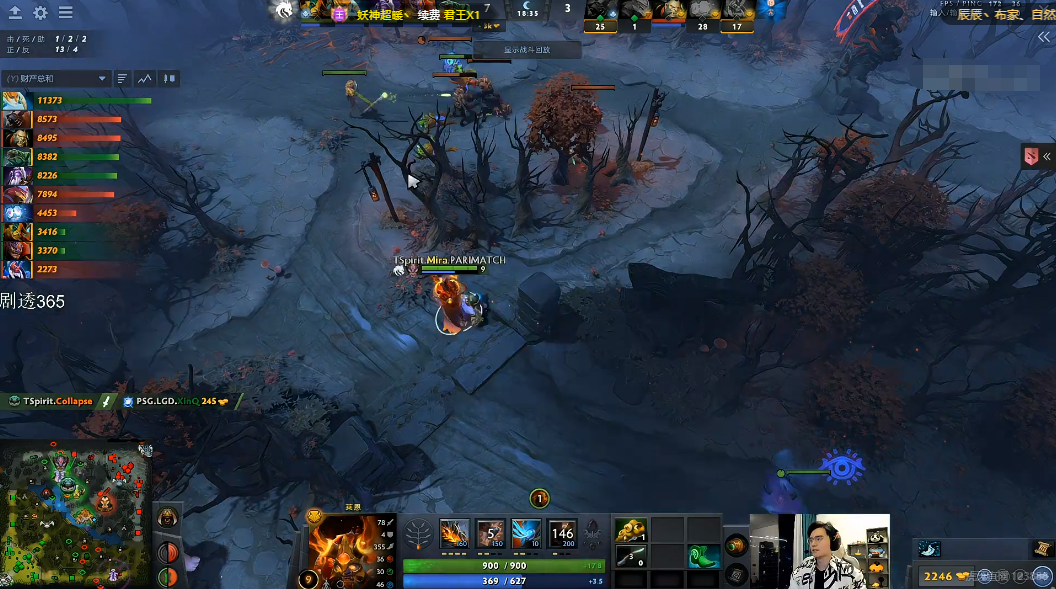Open the talent tree icon
Image resolution: width=1056 pixels, height=589 pixels.
(x=418, y=535)
